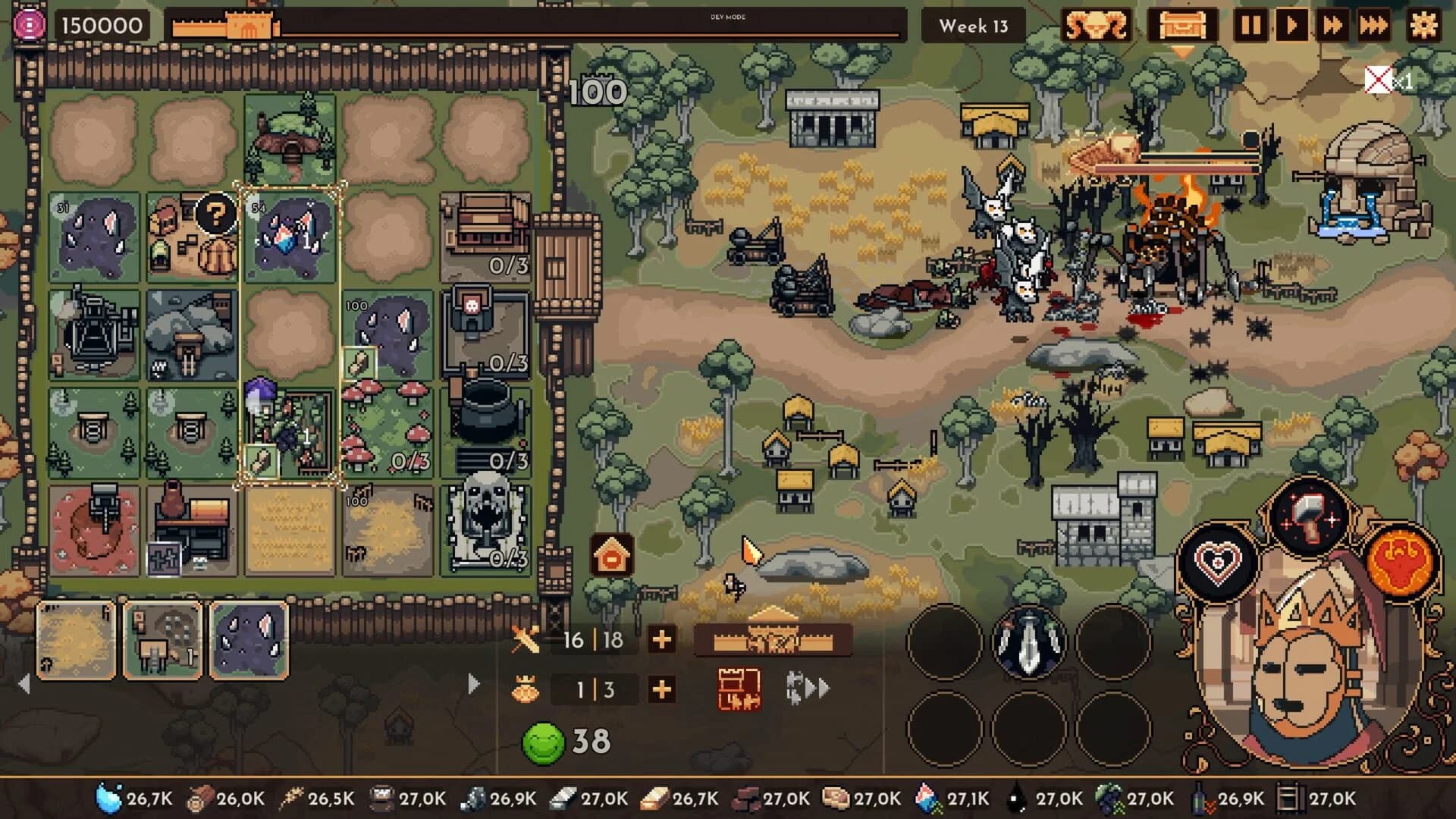The width and height of the screenshot is (1456, 819).
Task: Click the Week 13 indicator
Action: (x=973, y=26)
